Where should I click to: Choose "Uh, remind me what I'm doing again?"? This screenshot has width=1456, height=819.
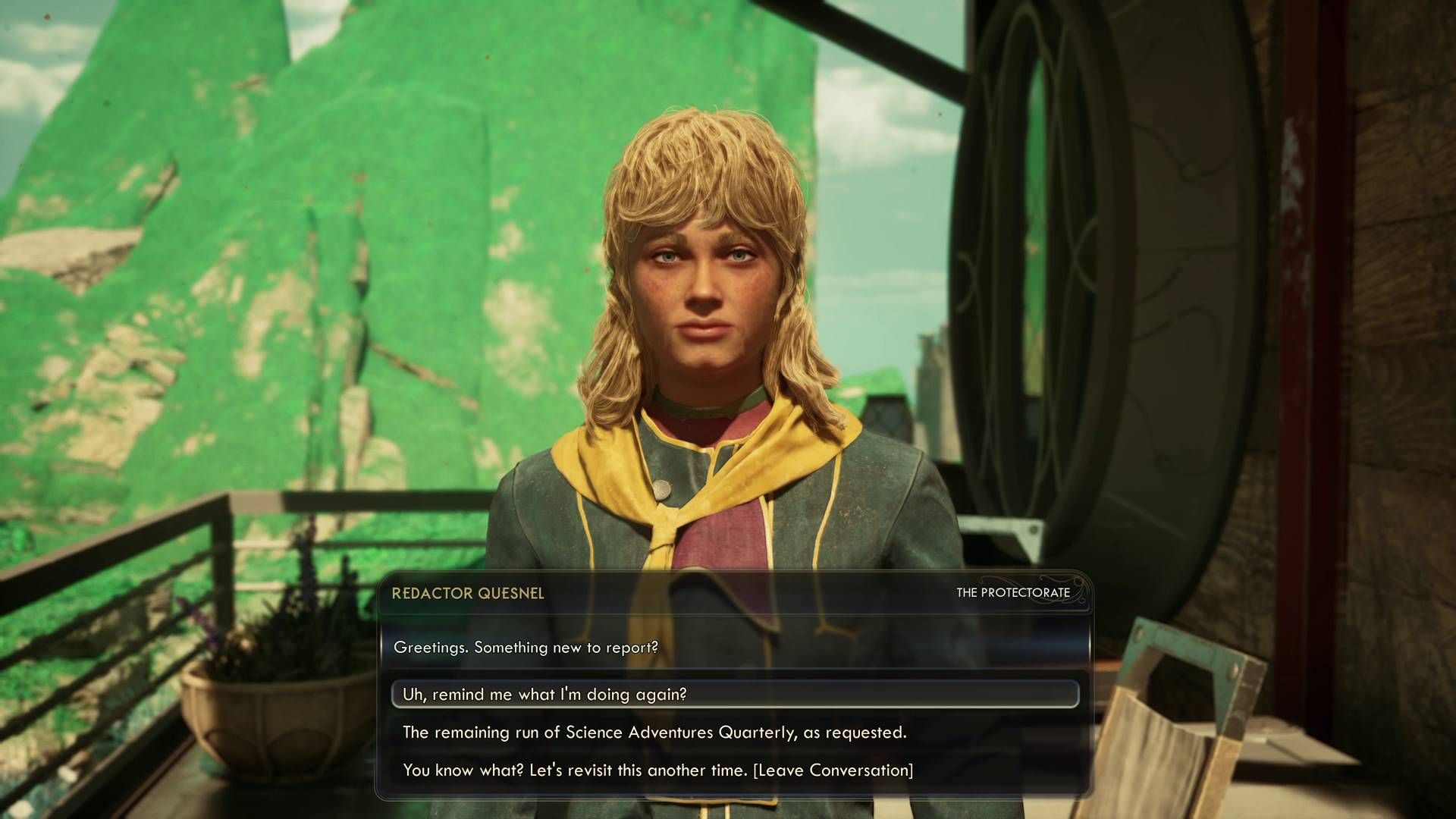(544, 694)
